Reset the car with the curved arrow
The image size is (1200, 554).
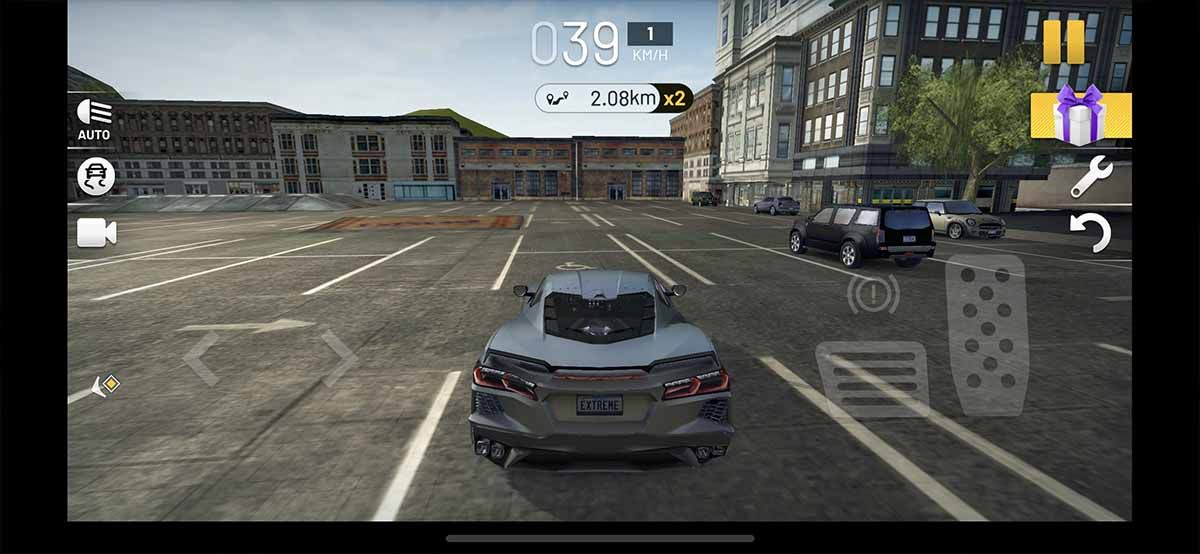click(1090, 233)
